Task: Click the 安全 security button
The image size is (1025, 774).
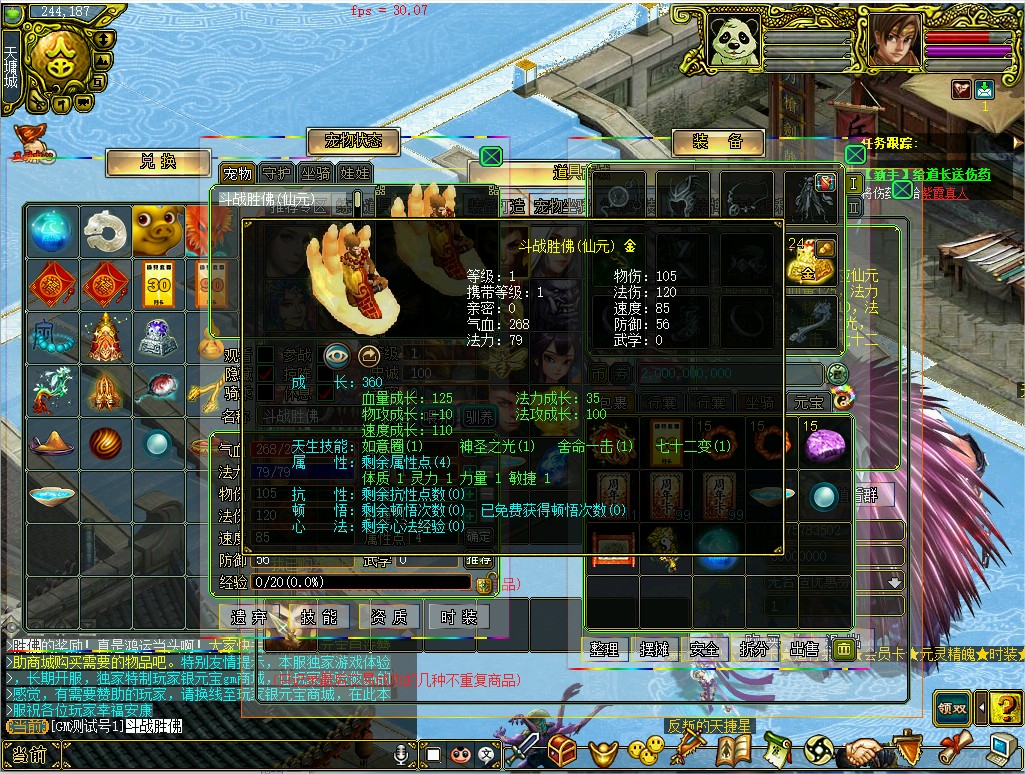Action: pos(704,649)
